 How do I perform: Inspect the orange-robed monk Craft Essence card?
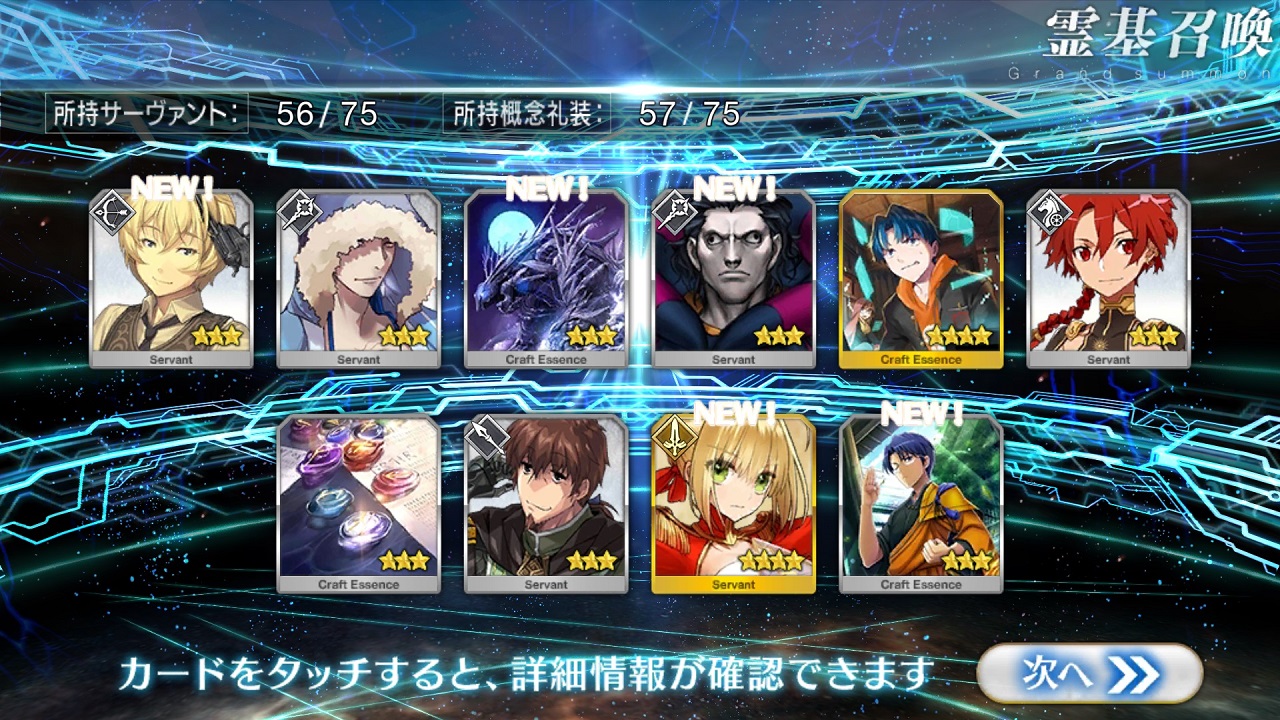921,504
